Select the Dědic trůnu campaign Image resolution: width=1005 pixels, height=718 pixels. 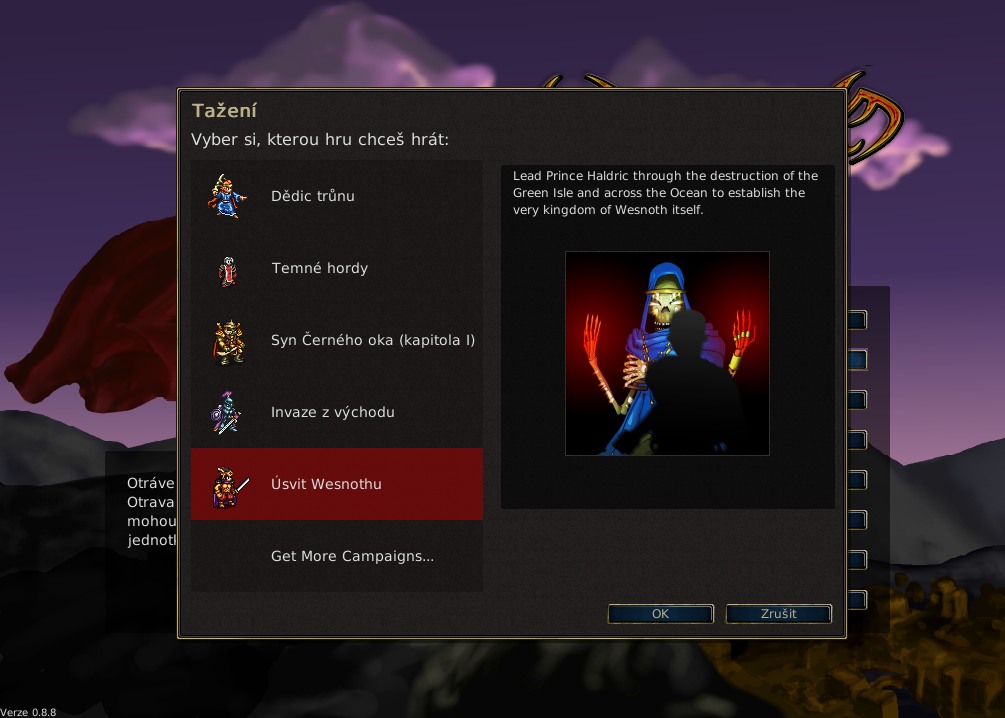coord(313,196)
